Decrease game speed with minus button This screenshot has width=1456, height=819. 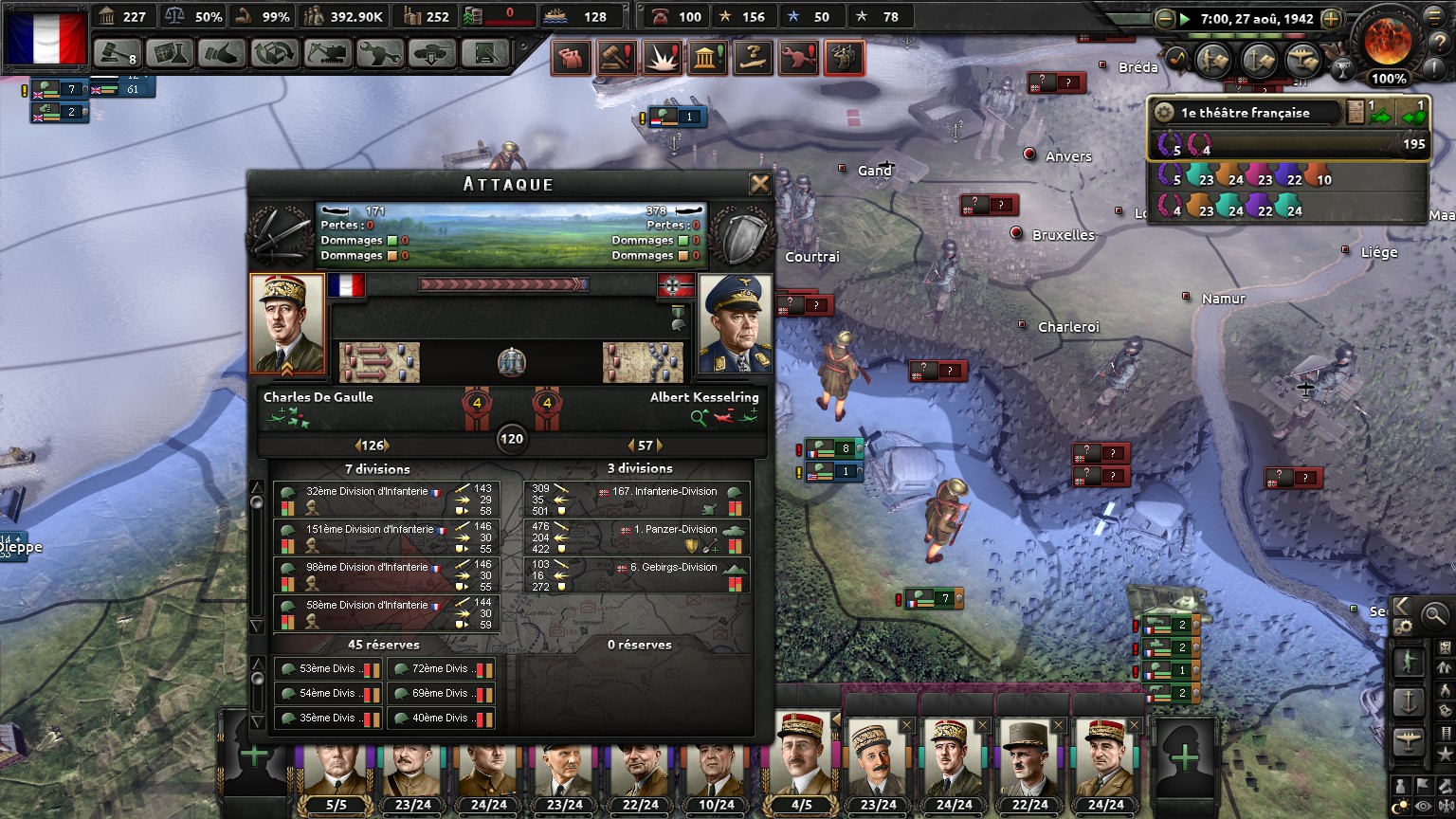(1165, 19)
